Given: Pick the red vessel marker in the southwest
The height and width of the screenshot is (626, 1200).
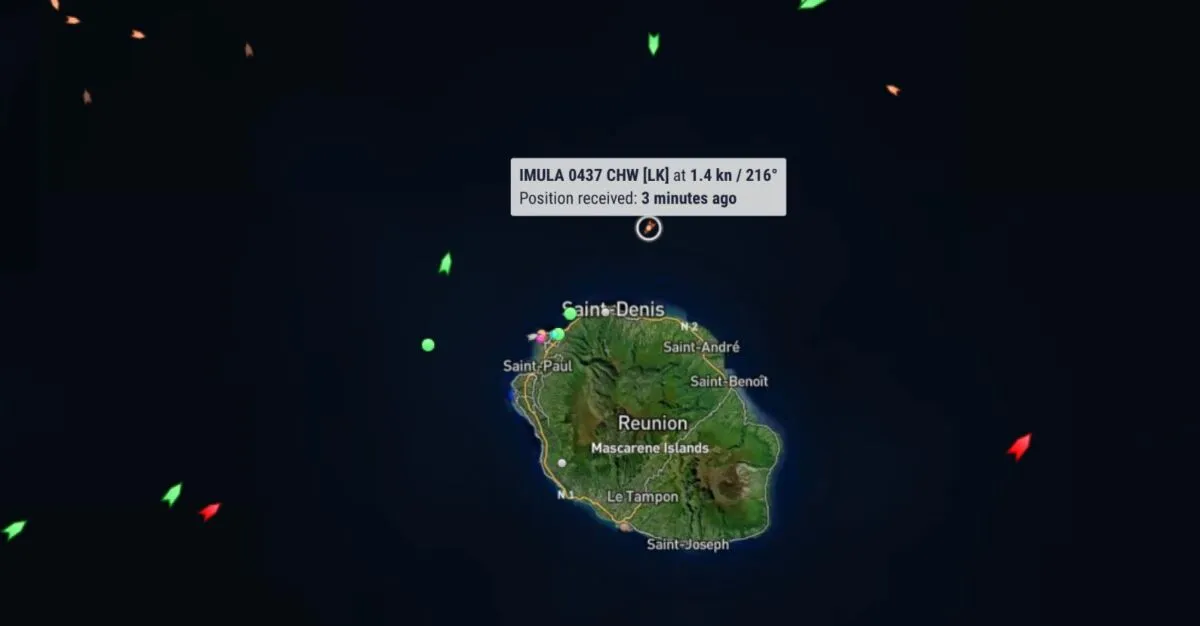Looking at the screenshot, I should click(x=209, y=511).
